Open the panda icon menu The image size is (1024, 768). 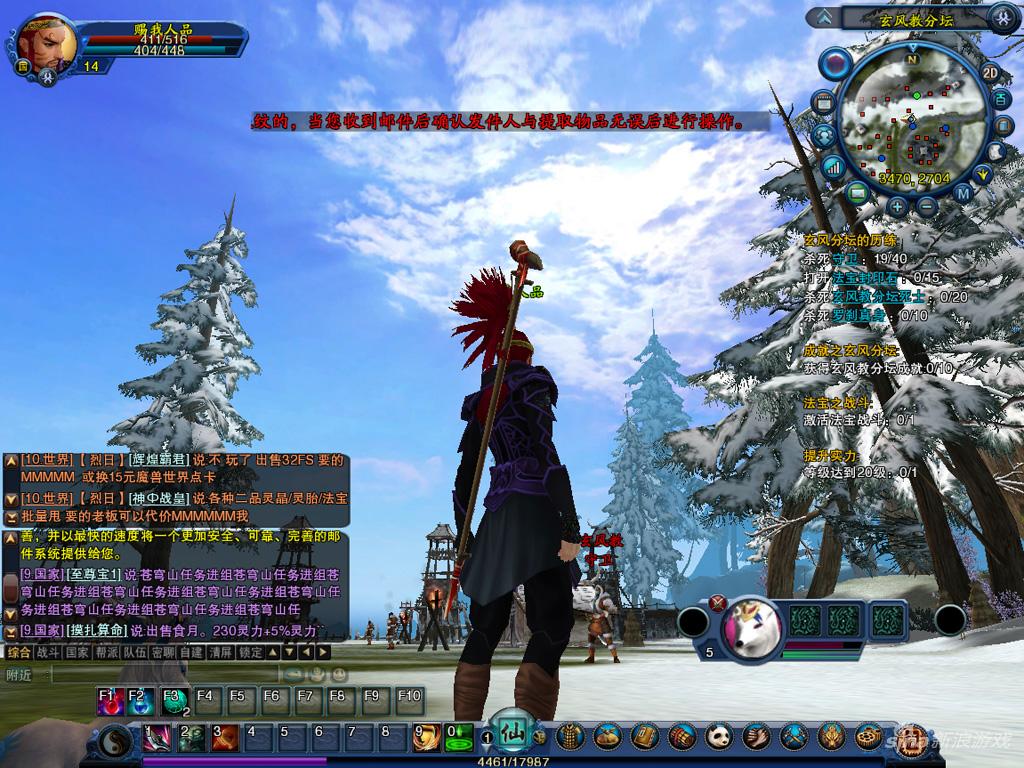point(720,738)
